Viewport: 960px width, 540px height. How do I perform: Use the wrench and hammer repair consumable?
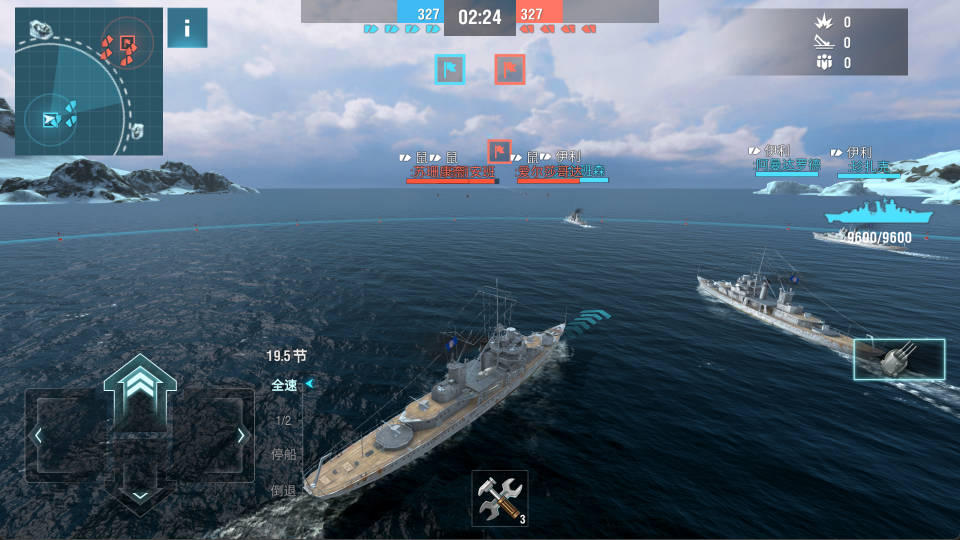tap(499, 497)
